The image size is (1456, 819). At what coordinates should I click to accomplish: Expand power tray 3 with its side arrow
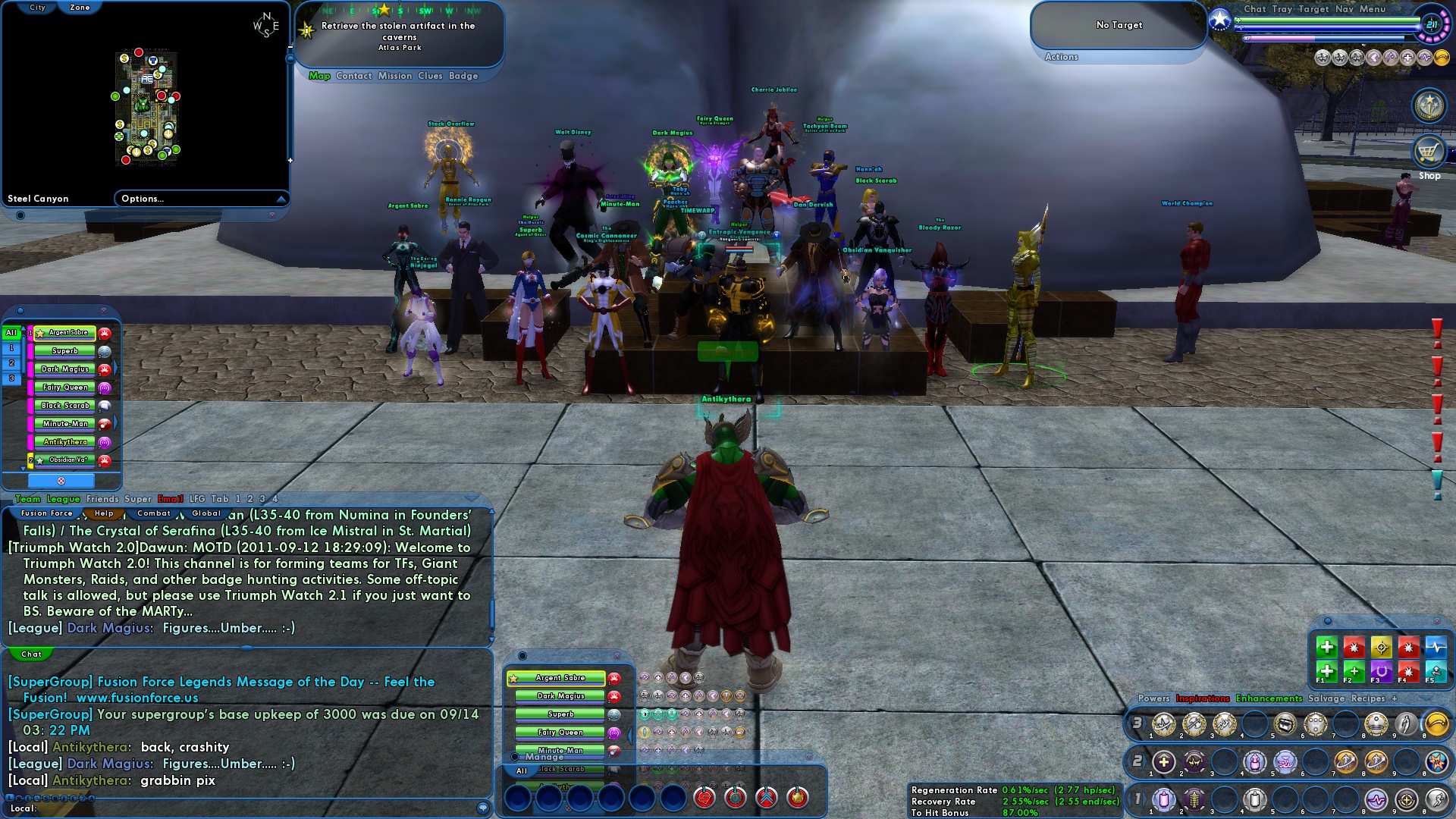pyautogui.click(x=1145, y=723)
